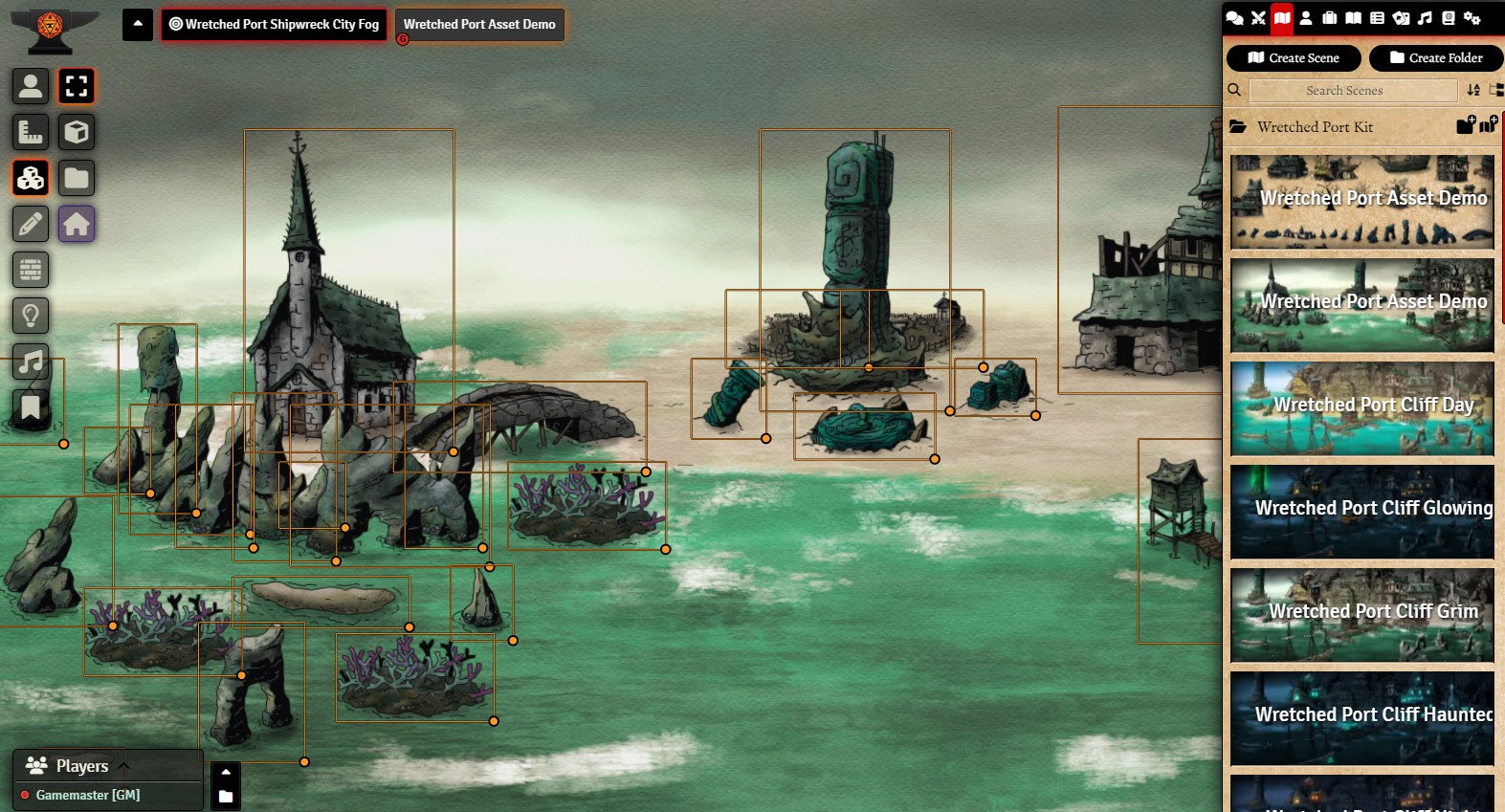Click the Create Scene button
Screen dimensions: 1505x812
click(x=1294, y=58)
